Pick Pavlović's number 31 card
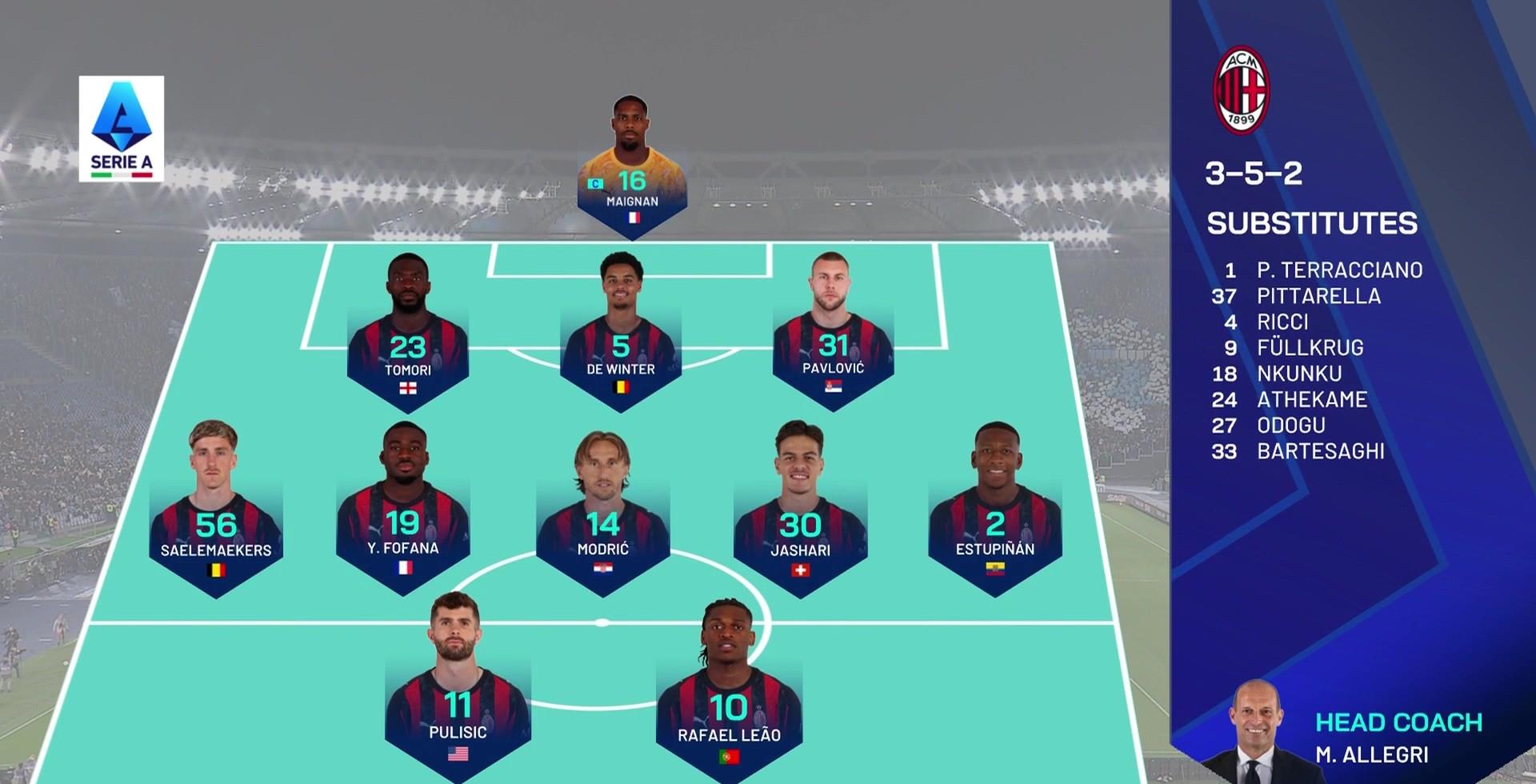 tap(833, 336)
